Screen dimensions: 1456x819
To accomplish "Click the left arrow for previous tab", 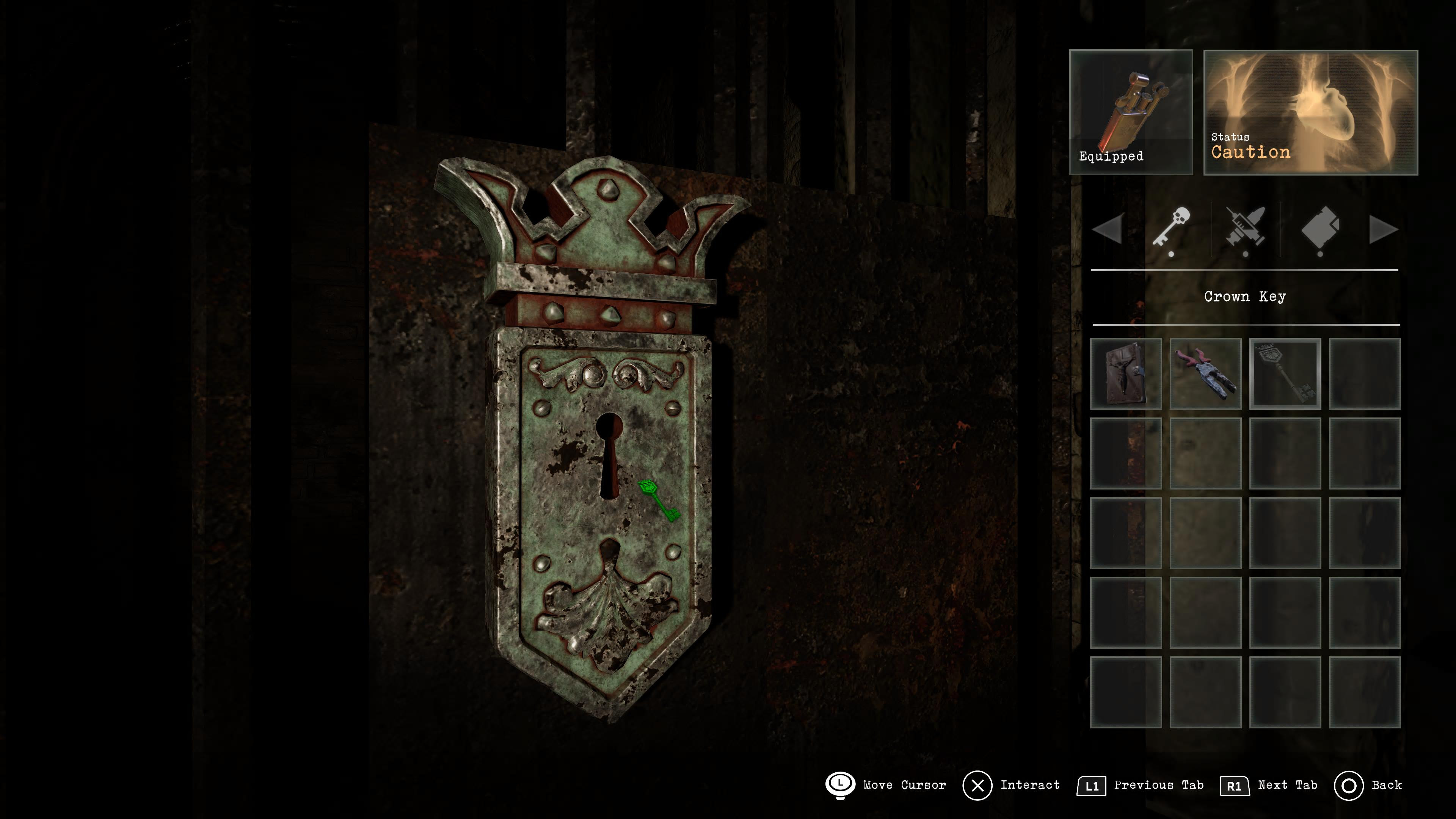I will pyautogui.click(x=1107, y=229).
